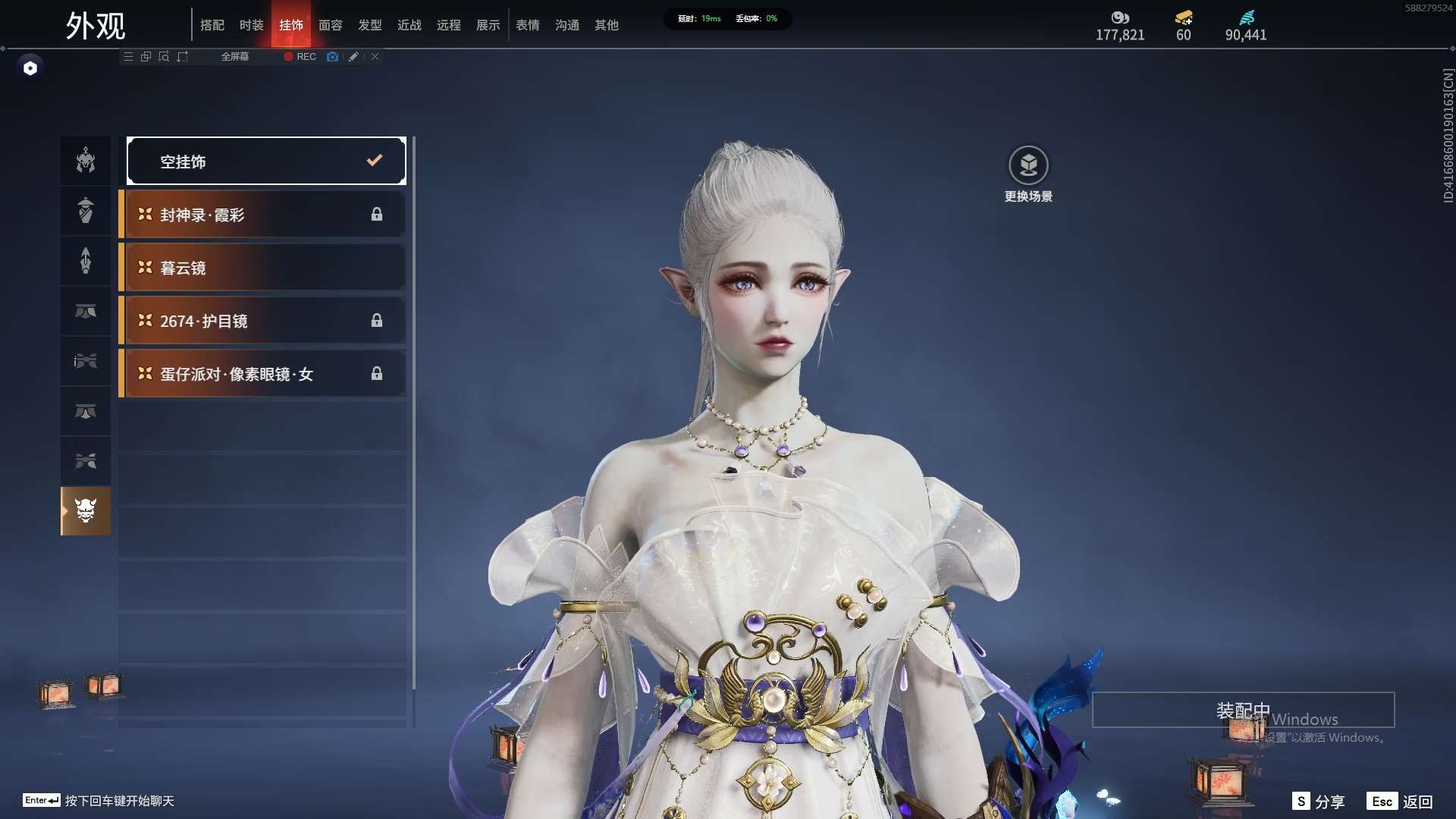Choose the 远程 tab
This screenshot has height=819, width=1456.
pyautogui.click(x=449, y=25)
